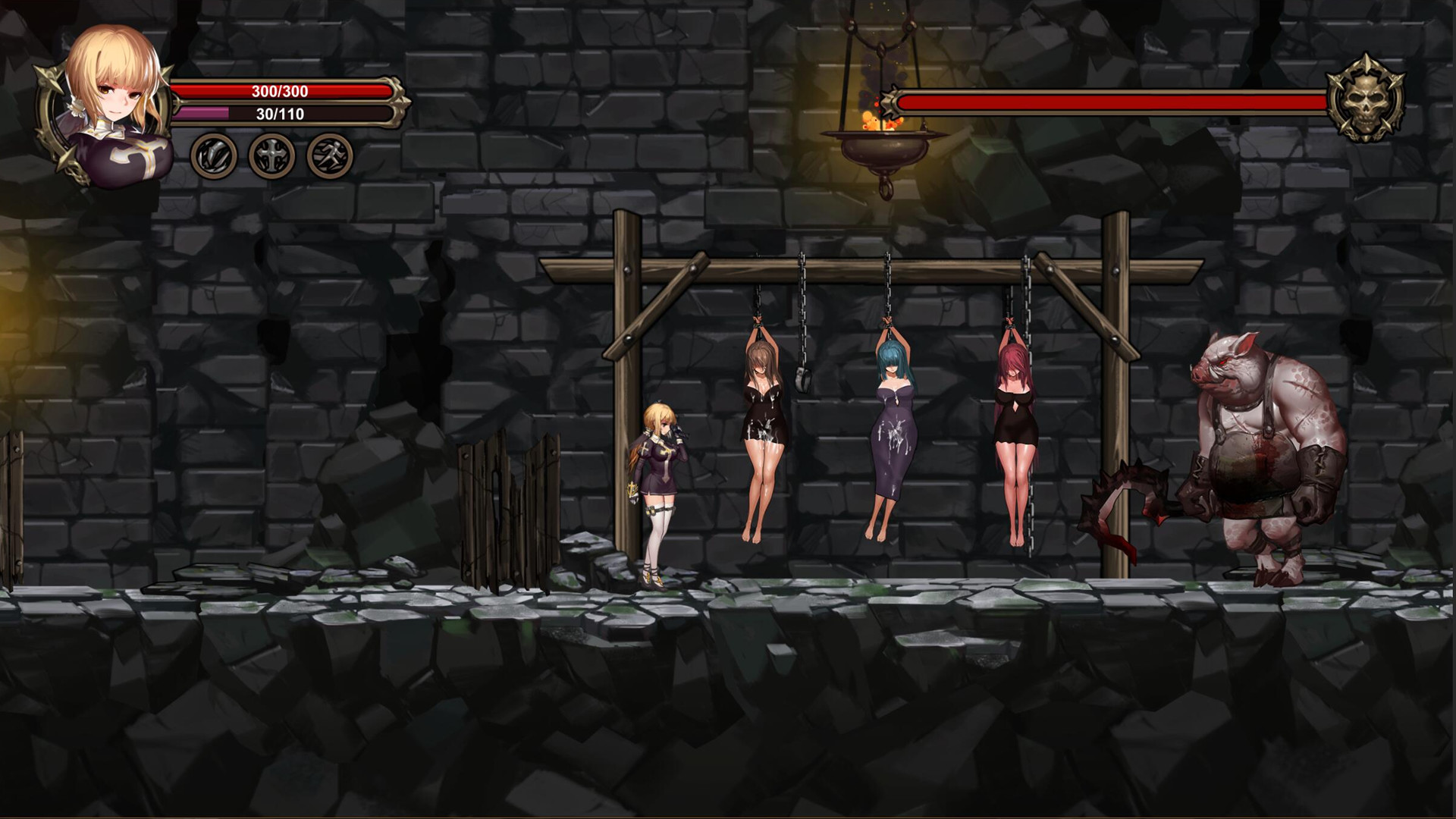This screenshot has width=1456, height=819.
Task: Select the boss skull emblem
Action: click(x=1366, y=99)
